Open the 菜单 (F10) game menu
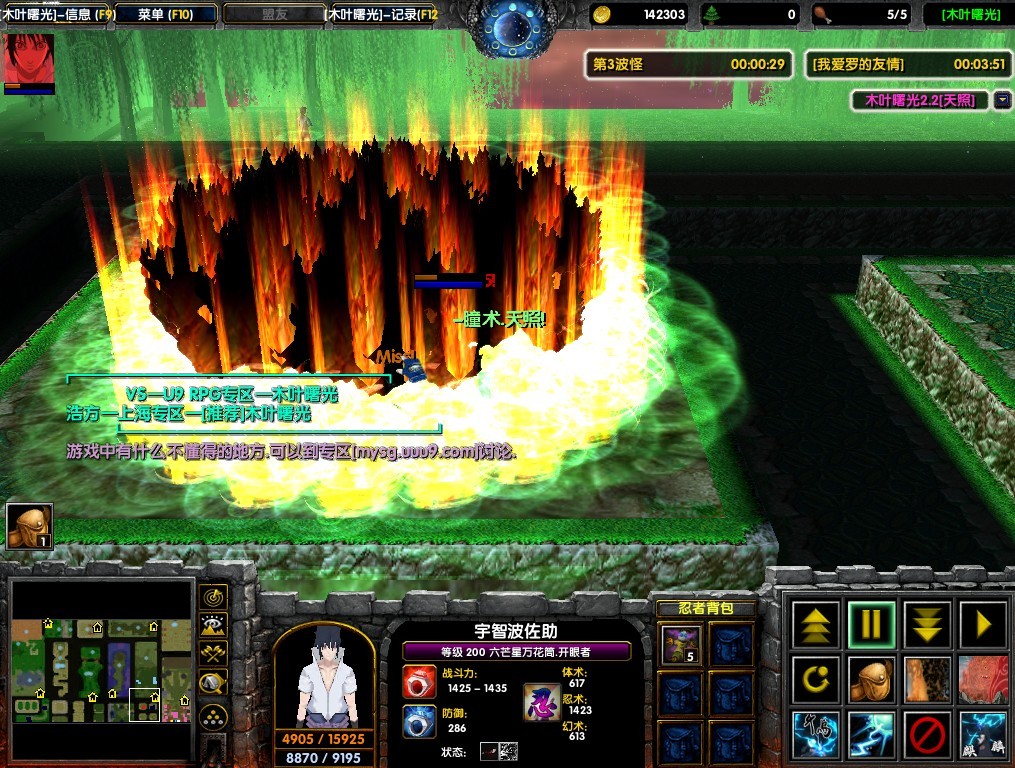The width and height of the screenshot is (1015, 768). pos(165,14)
